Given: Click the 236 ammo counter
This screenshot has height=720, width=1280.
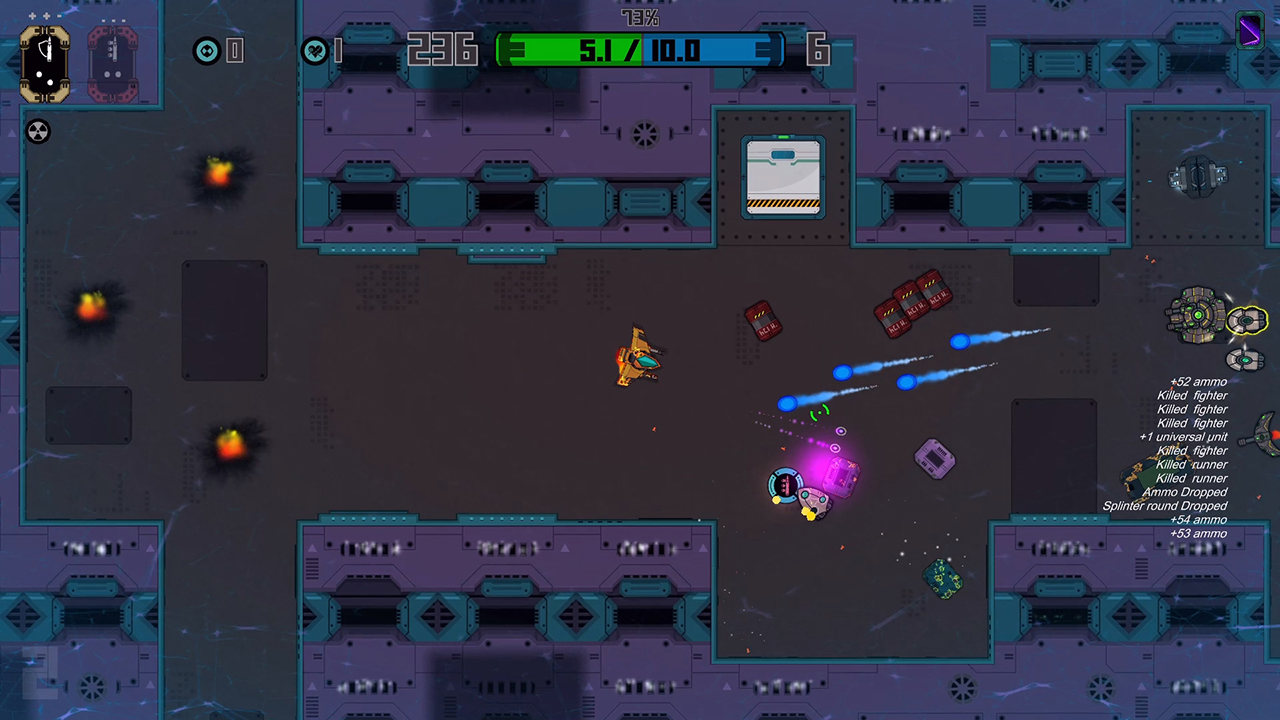Looking at the screenshot, I should tap(443, 48).
